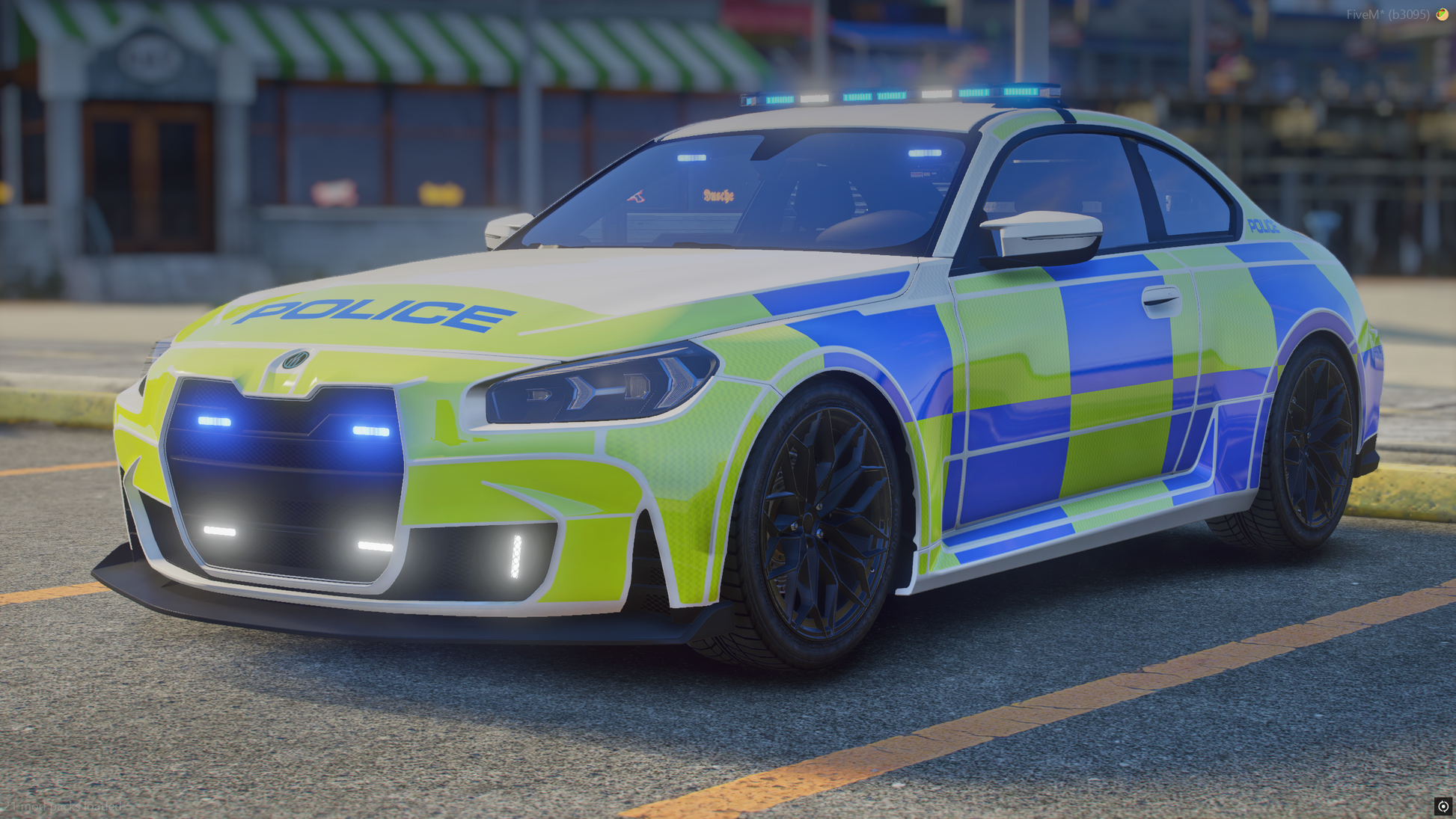Click the FiveM taco emoji icon
Viewport: 1456px width, 819px height.
coord(1442,14)
